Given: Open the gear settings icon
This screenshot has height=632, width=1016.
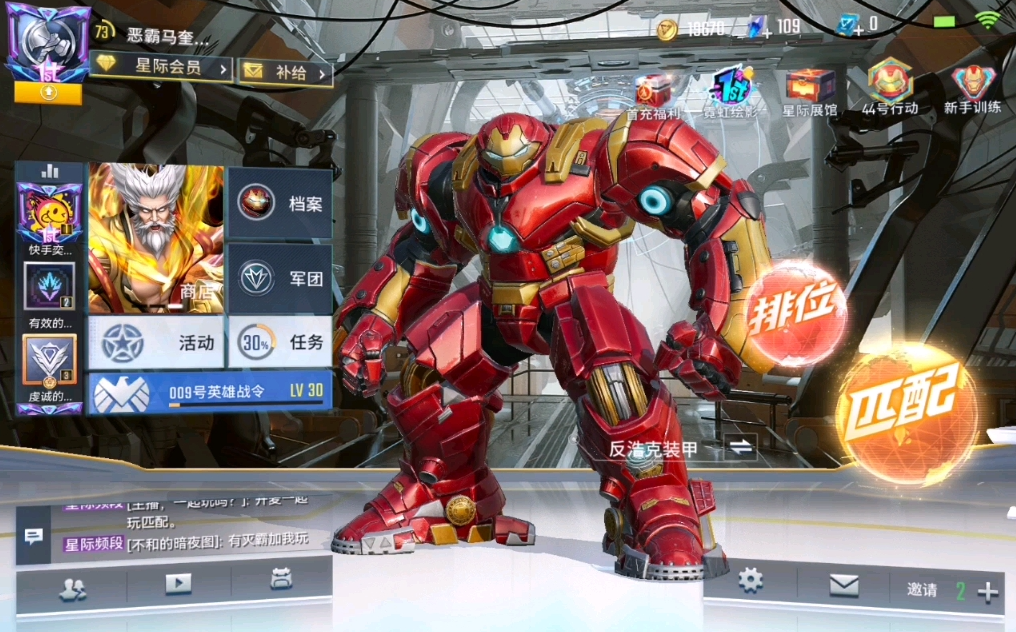Looking at the screenshot, I should (750, 580).
